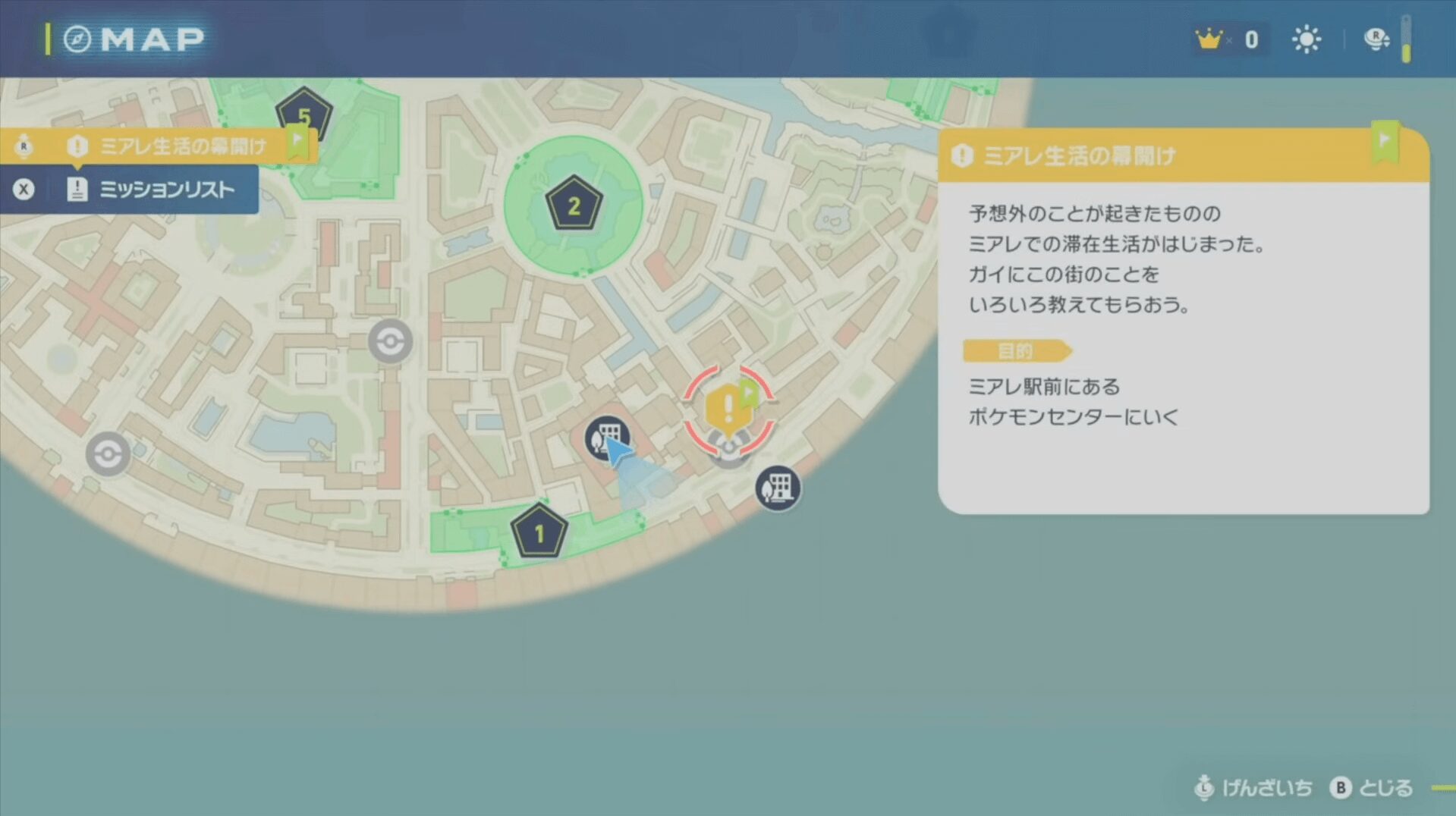Select the Wild Zone 5 marker

point(304,115)
